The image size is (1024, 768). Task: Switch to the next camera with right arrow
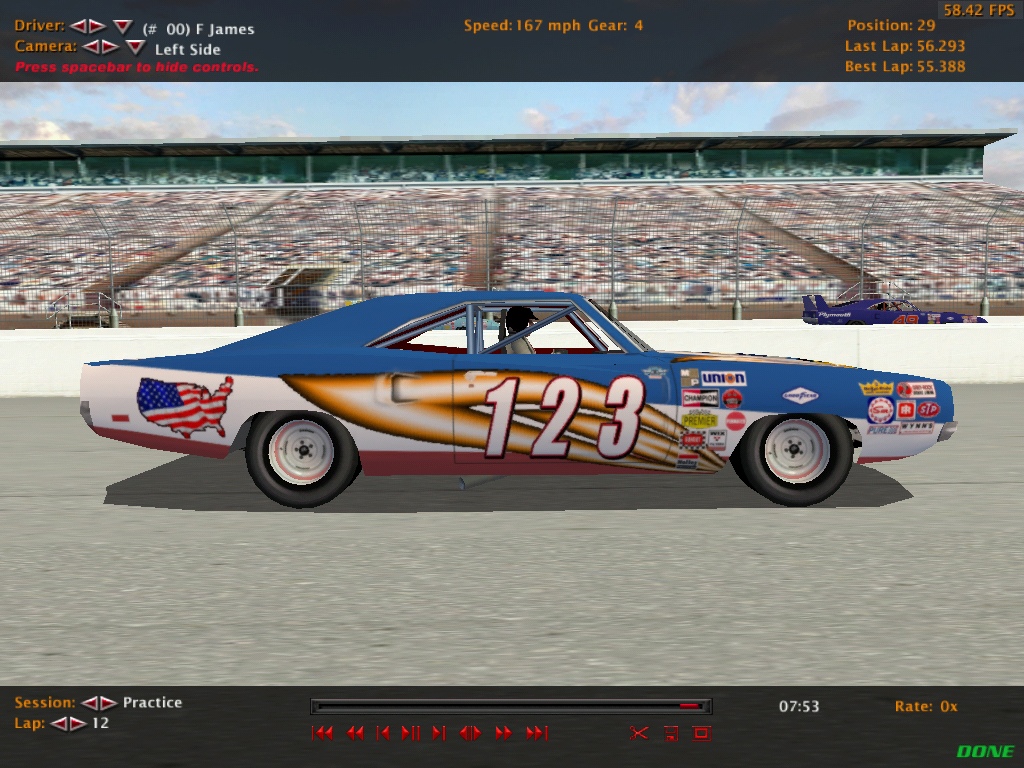coord(110,47)
